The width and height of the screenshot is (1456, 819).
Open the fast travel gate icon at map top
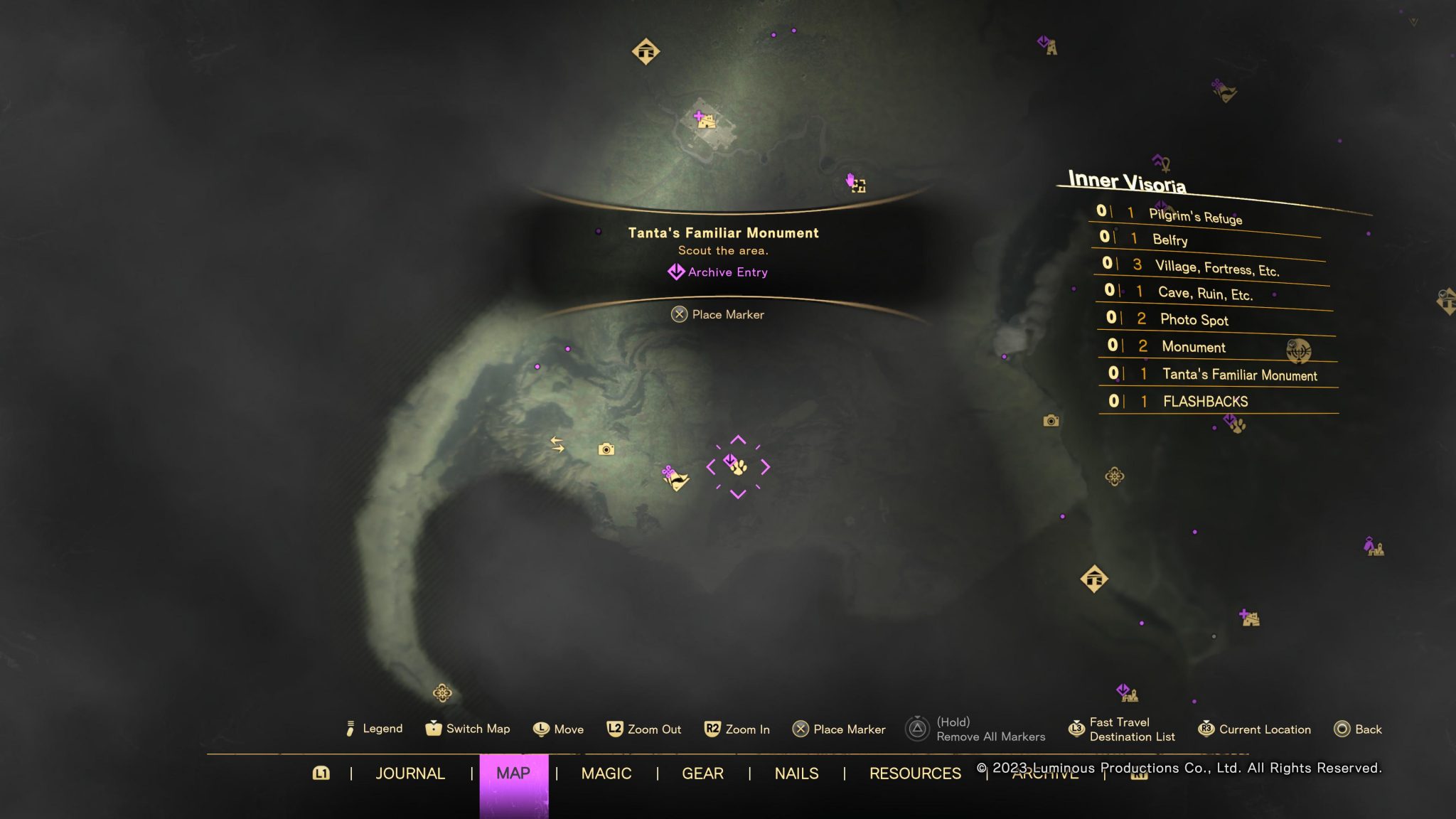(x=647, y=51)
